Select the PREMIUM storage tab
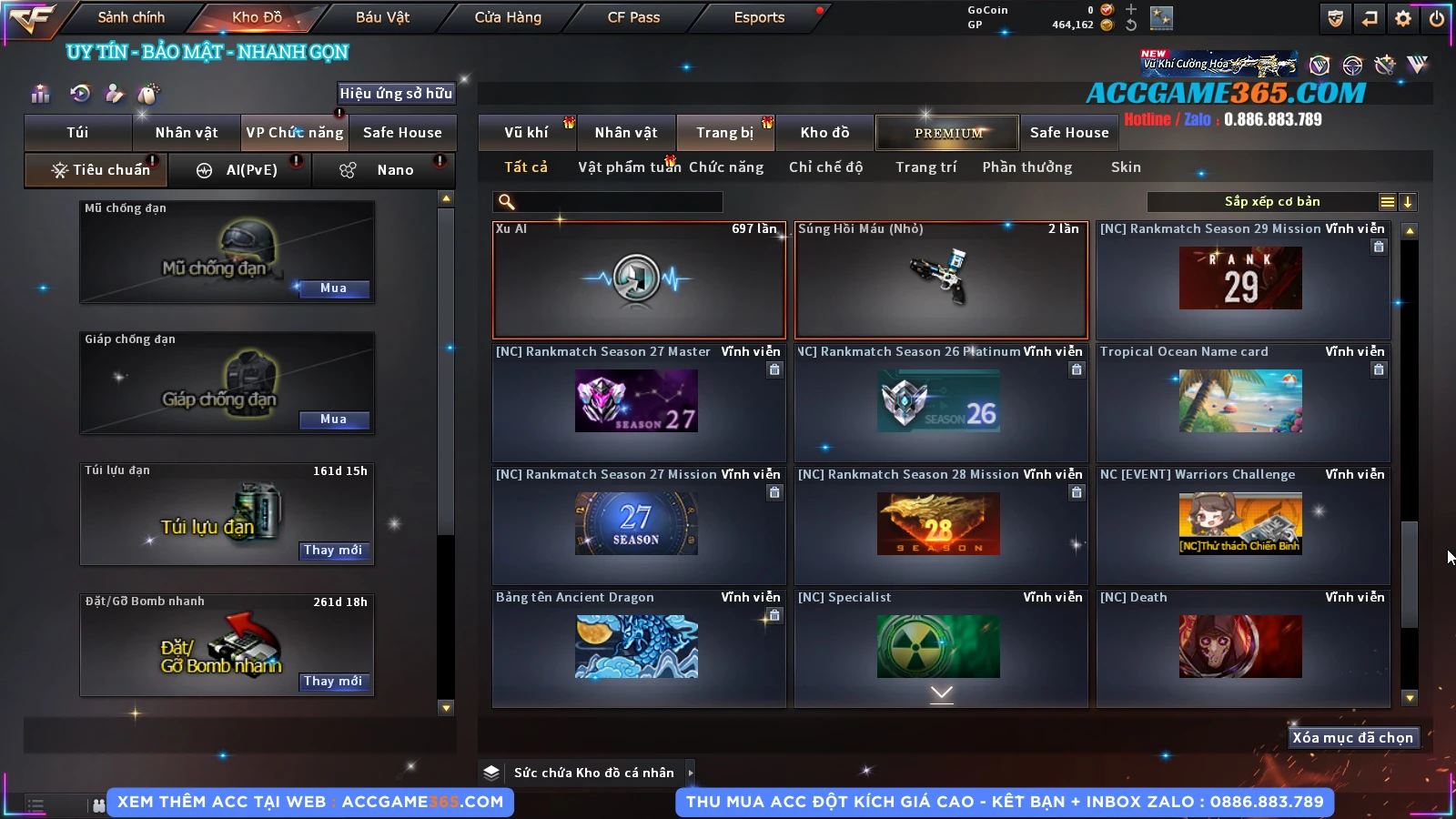The height and width of the screenshot is (819, 1456). pos(947,133)
